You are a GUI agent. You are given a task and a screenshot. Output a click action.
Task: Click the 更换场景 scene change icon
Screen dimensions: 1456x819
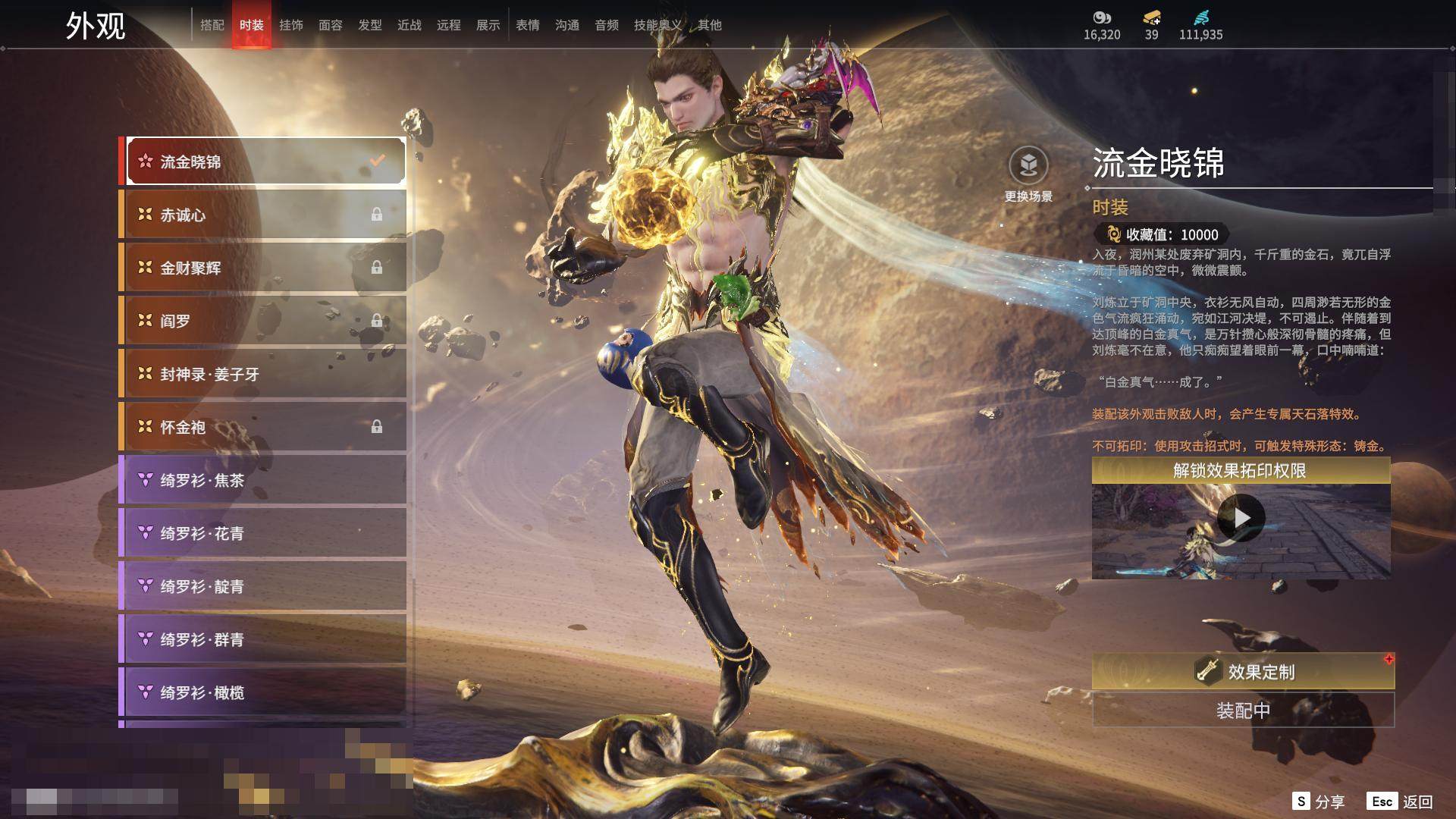(1028, 166)
